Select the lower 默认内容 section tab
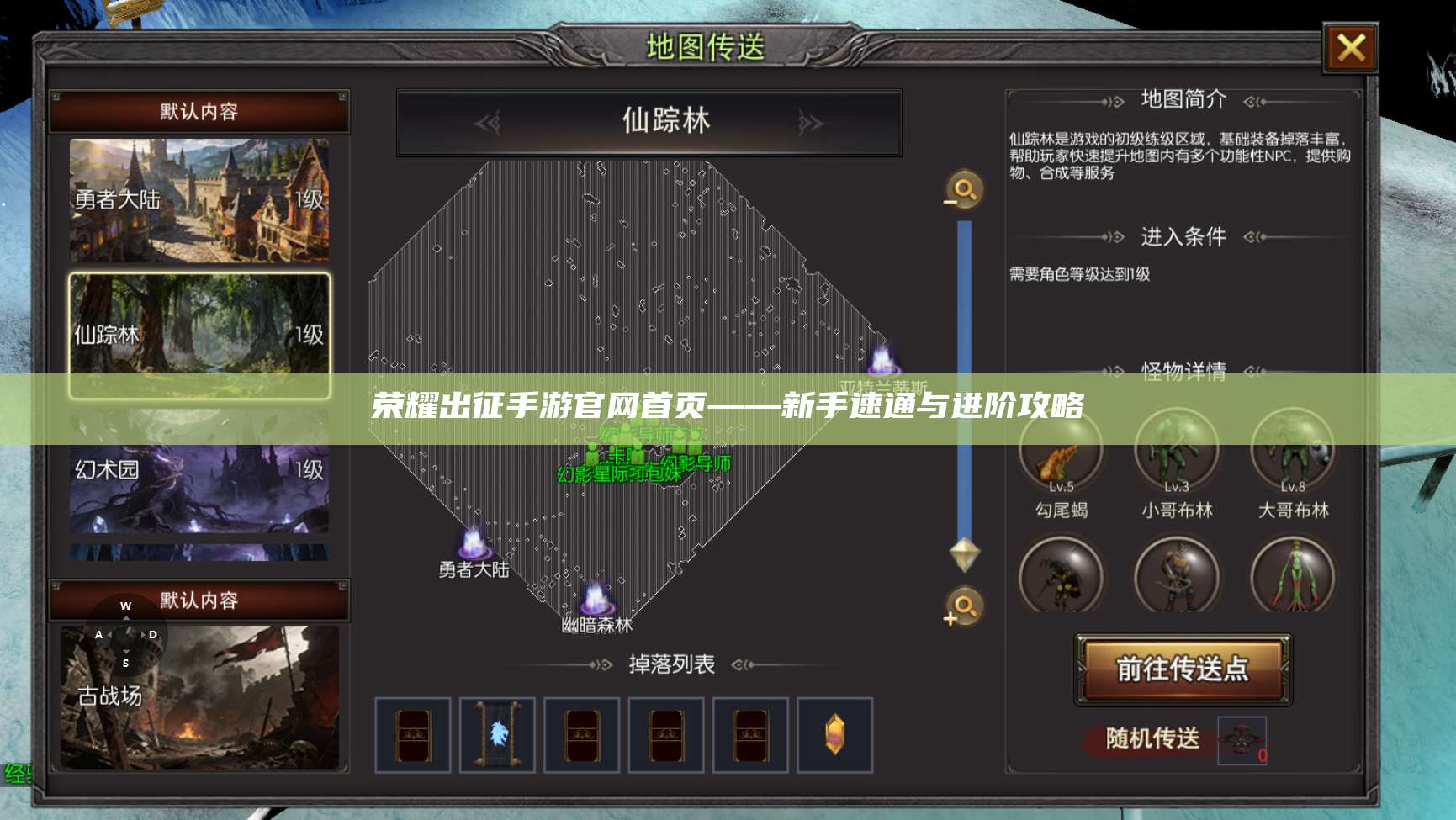This screenshot has width=1456, height=820. (199, 600)
